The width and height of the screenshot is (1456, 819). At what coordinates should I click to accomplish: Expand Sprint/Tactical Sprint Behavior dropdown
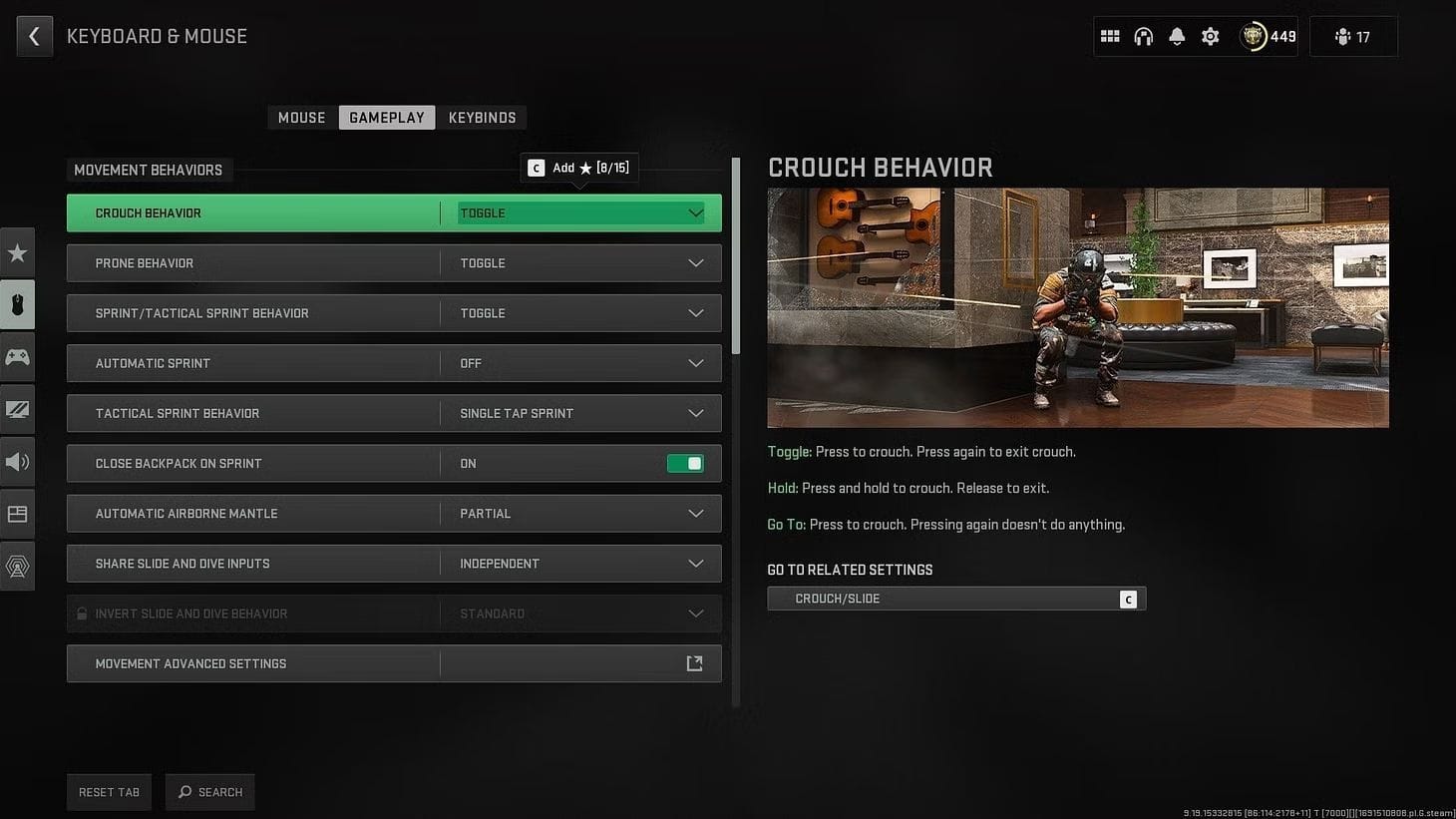pyautogui.click(x=580, y=313)
